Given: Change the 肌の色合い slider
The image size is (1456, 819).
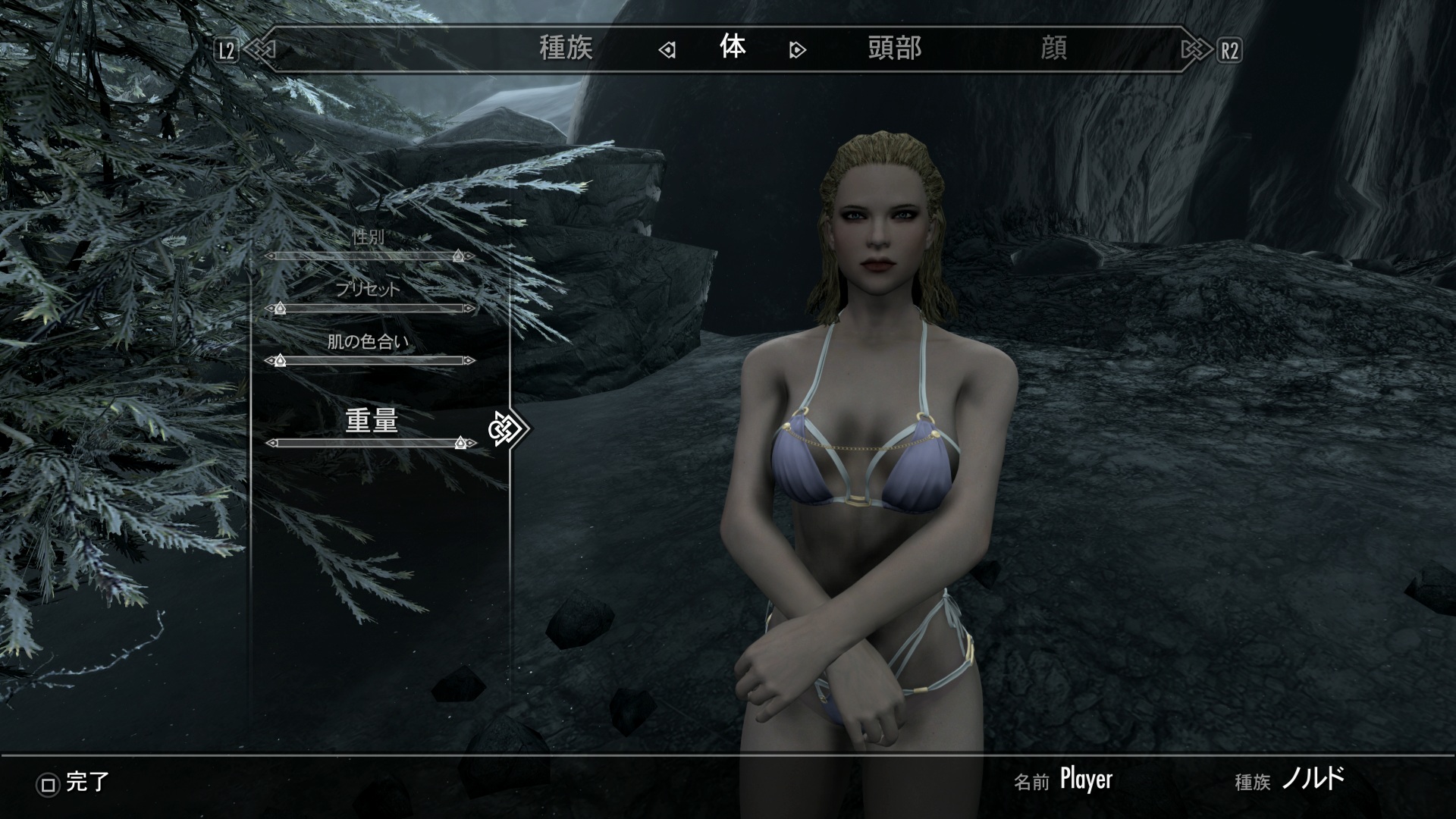Looking at the screenshot, I should tap(370, 361).
